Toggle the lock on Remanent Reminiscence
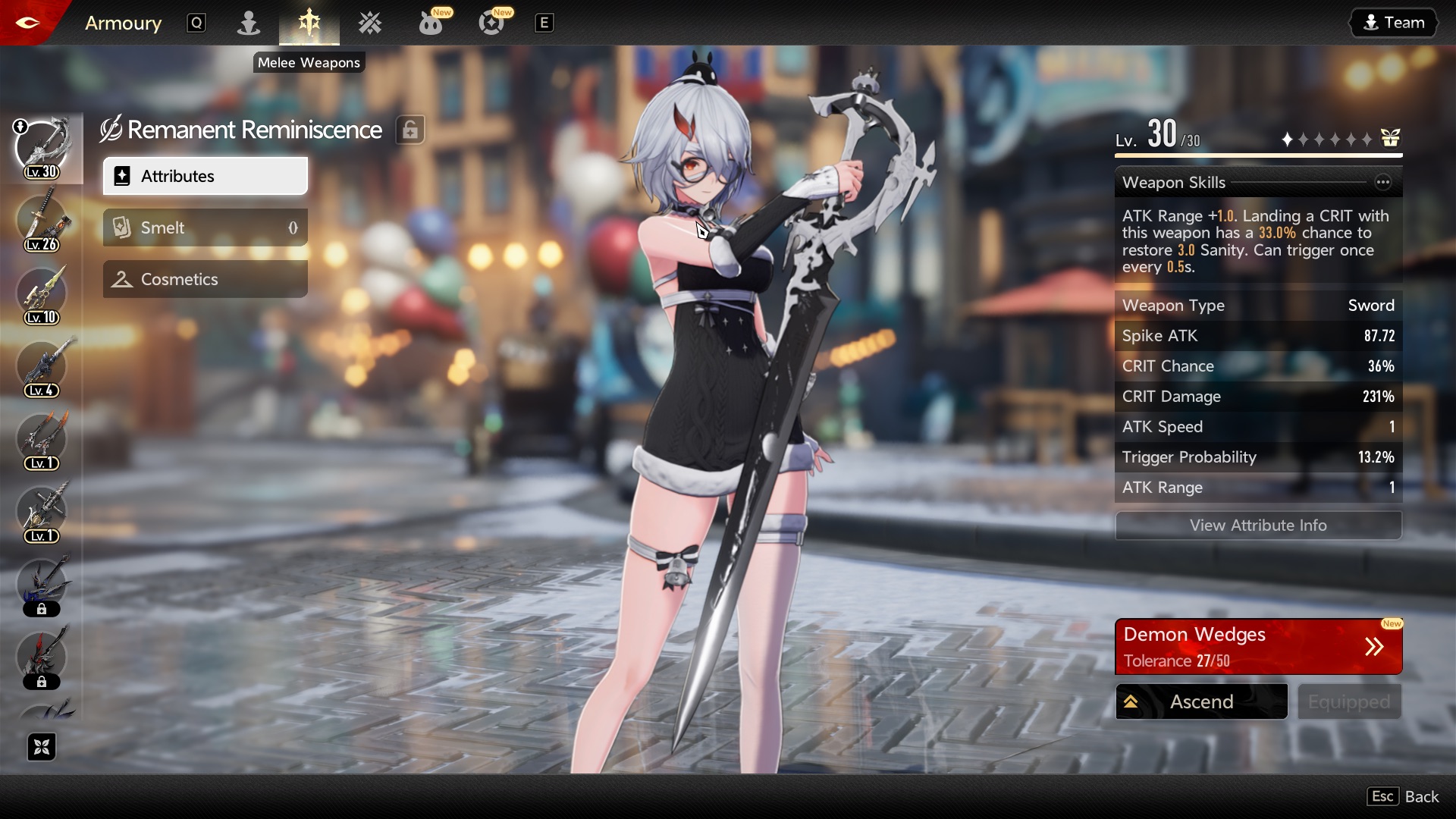1456x819 pixels. click(410, 130)
